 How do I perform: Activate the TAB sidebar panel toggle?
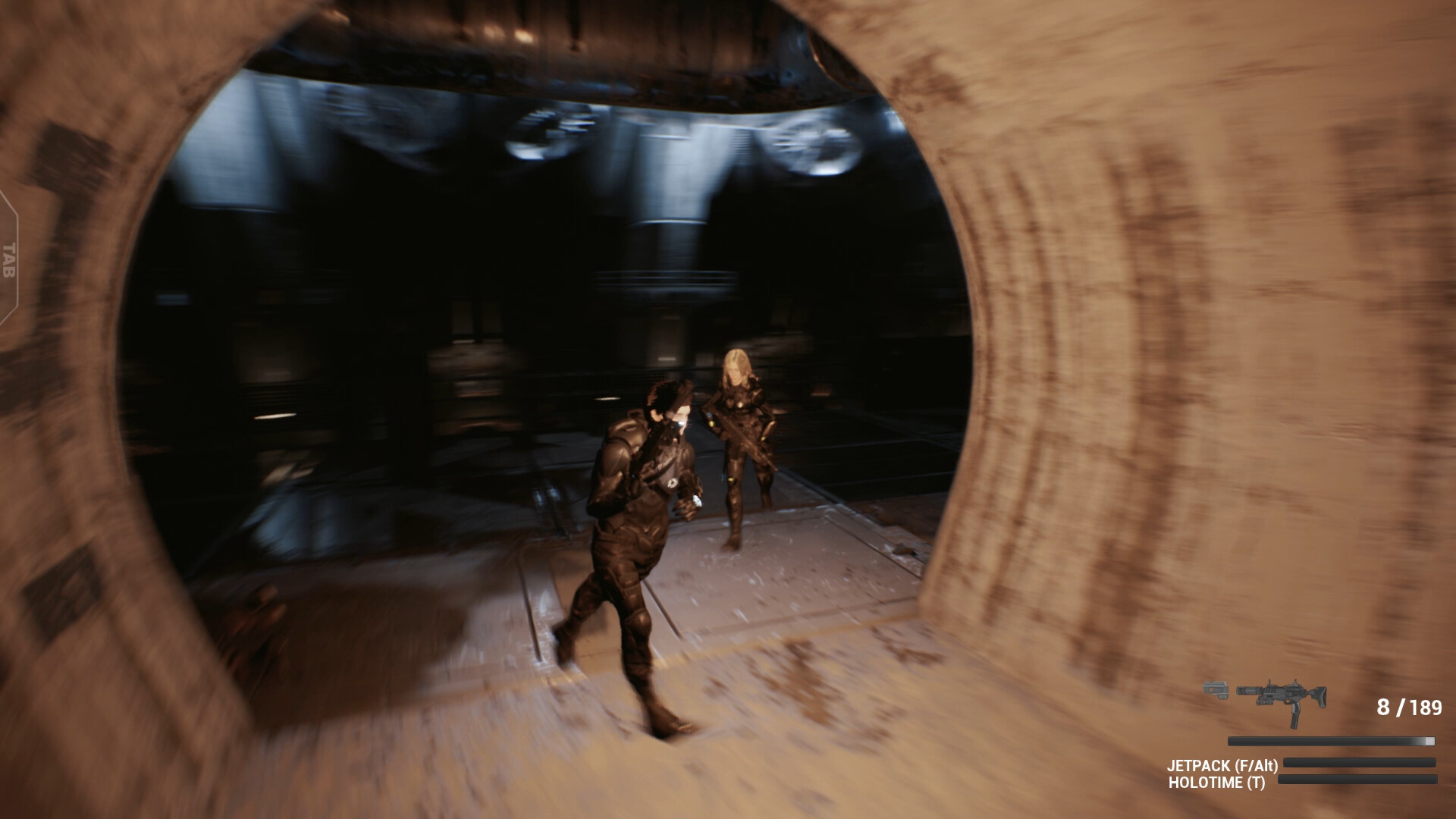coord(9,259)
